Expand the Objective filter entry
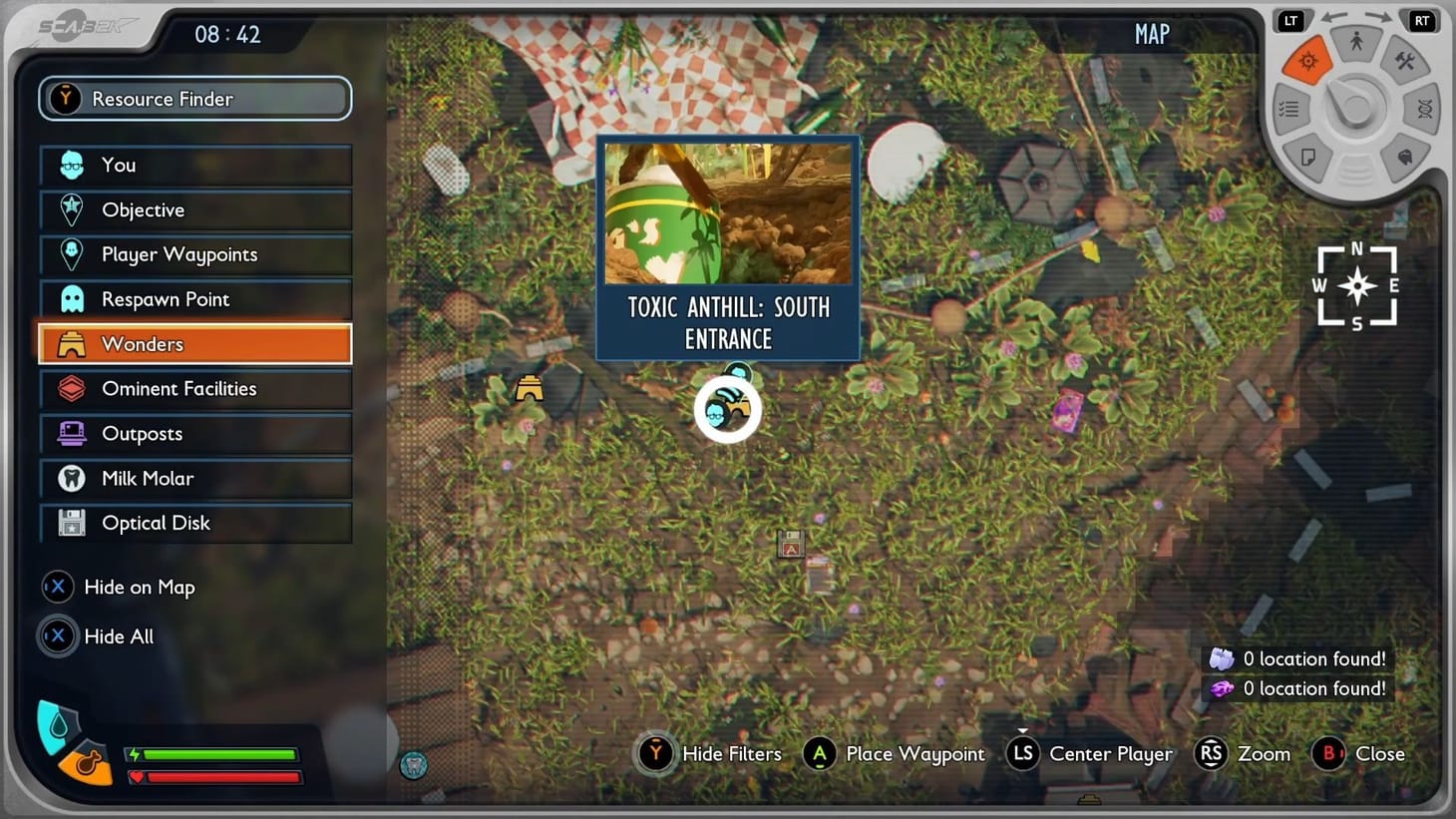Image resolution: width=1456 pixels, height=819 pixels. (70, 209)
